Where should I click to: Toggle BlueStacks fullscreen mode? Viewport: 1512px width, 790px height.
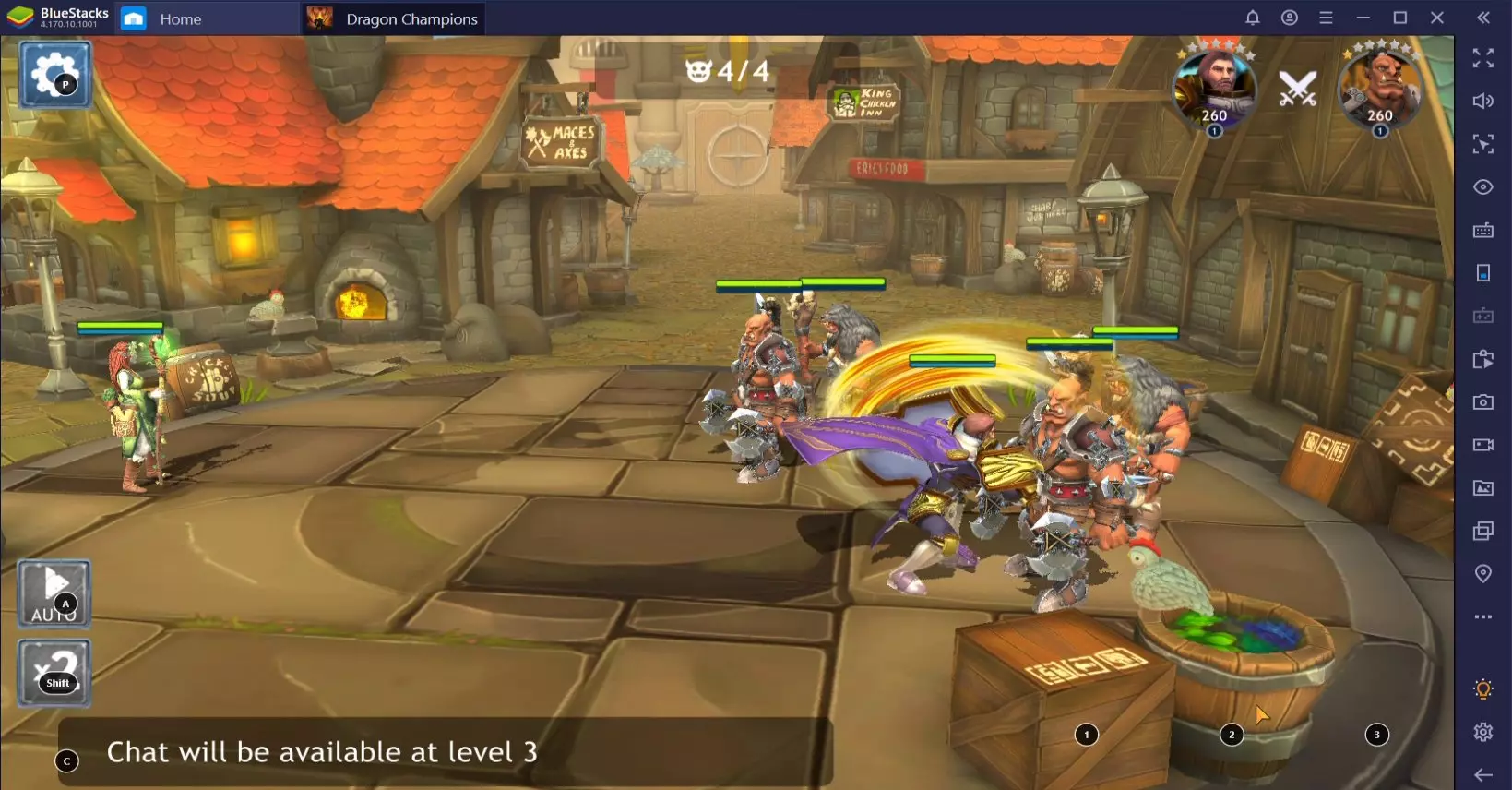(x=1483, y=59)
